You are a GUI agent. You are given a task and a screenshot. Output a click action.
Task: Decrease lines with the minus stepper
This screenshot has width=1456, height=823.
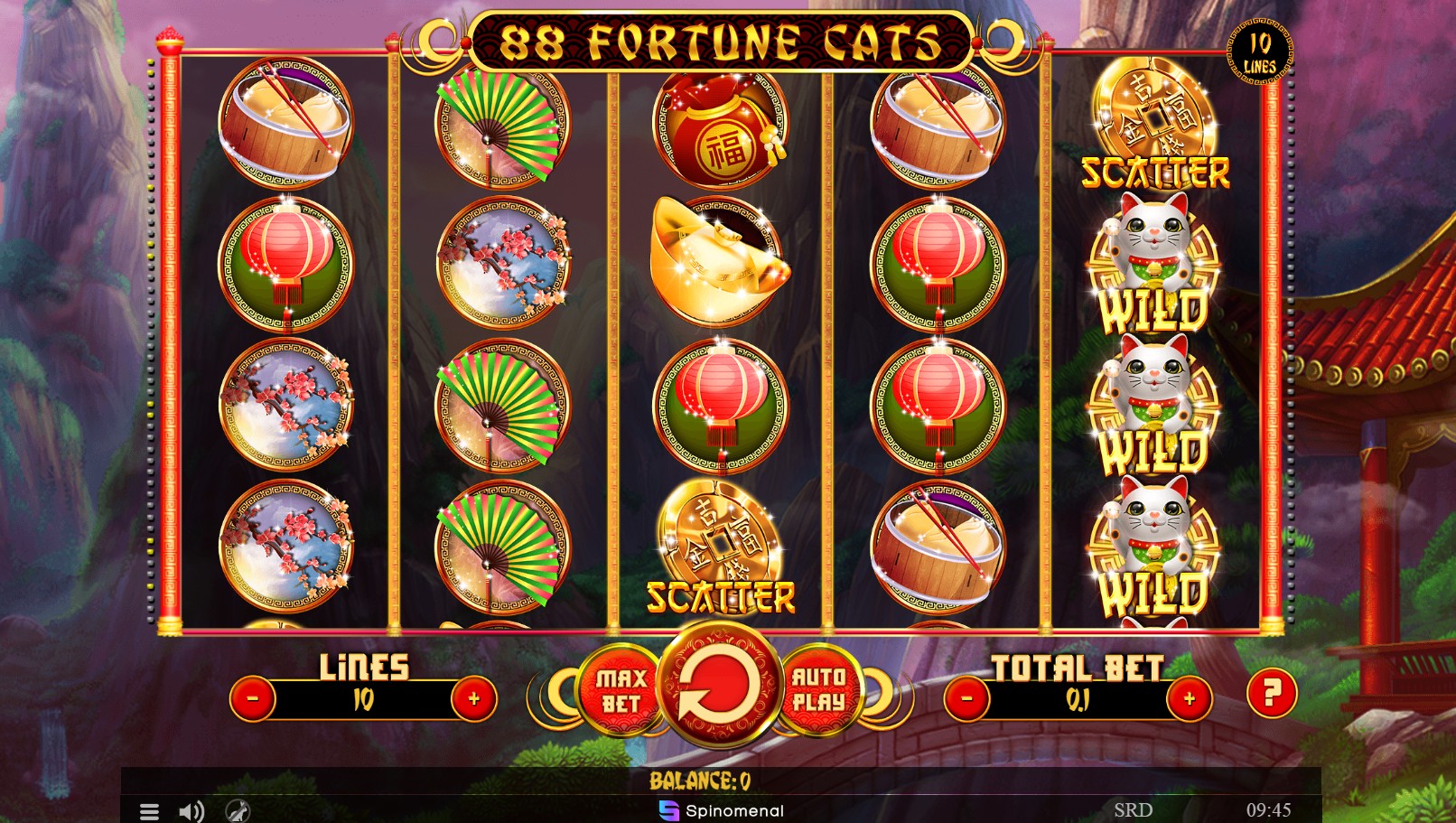(x=252, y=697)
